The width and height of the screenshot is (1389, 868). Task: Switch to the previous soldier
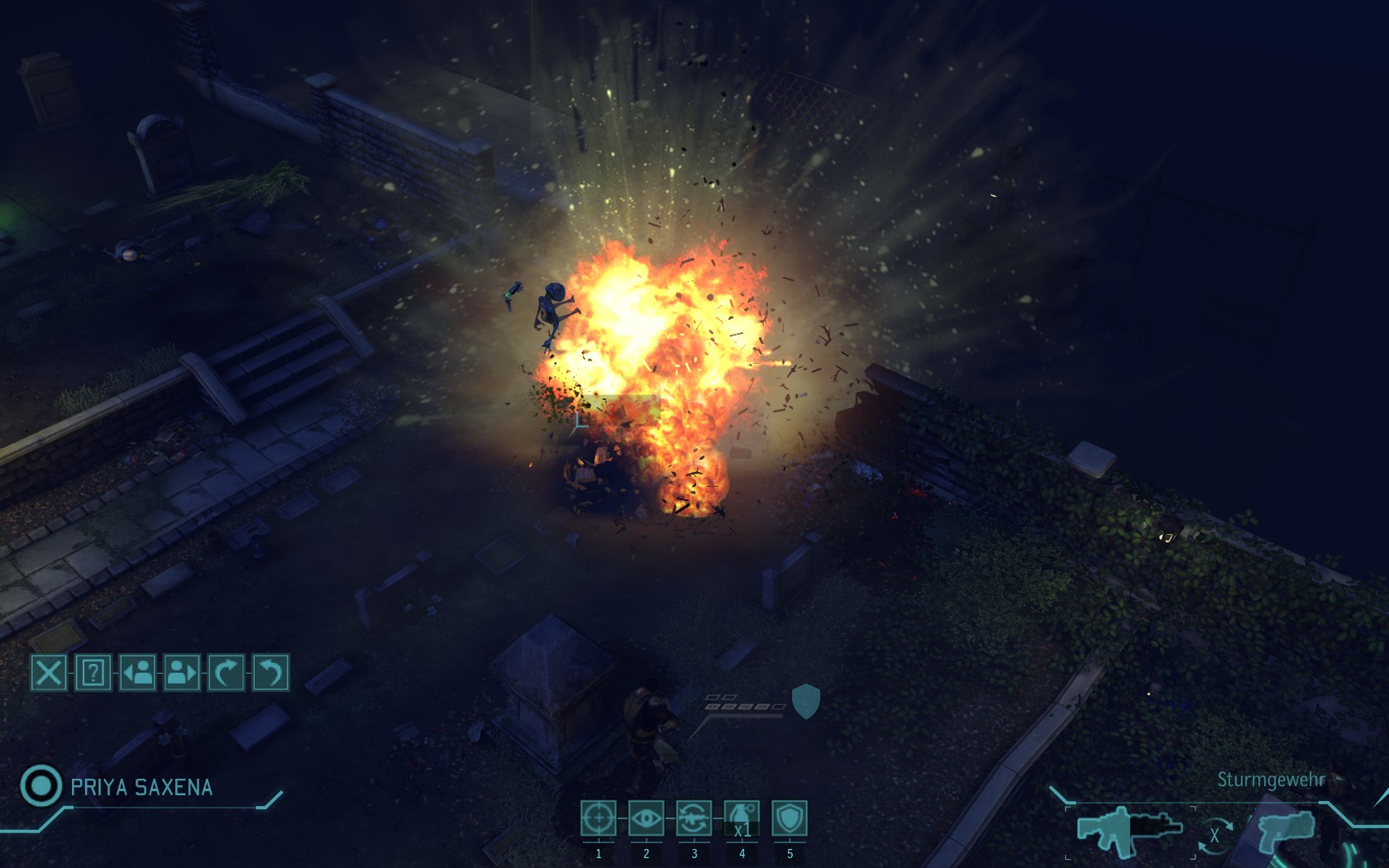(138, 672)
